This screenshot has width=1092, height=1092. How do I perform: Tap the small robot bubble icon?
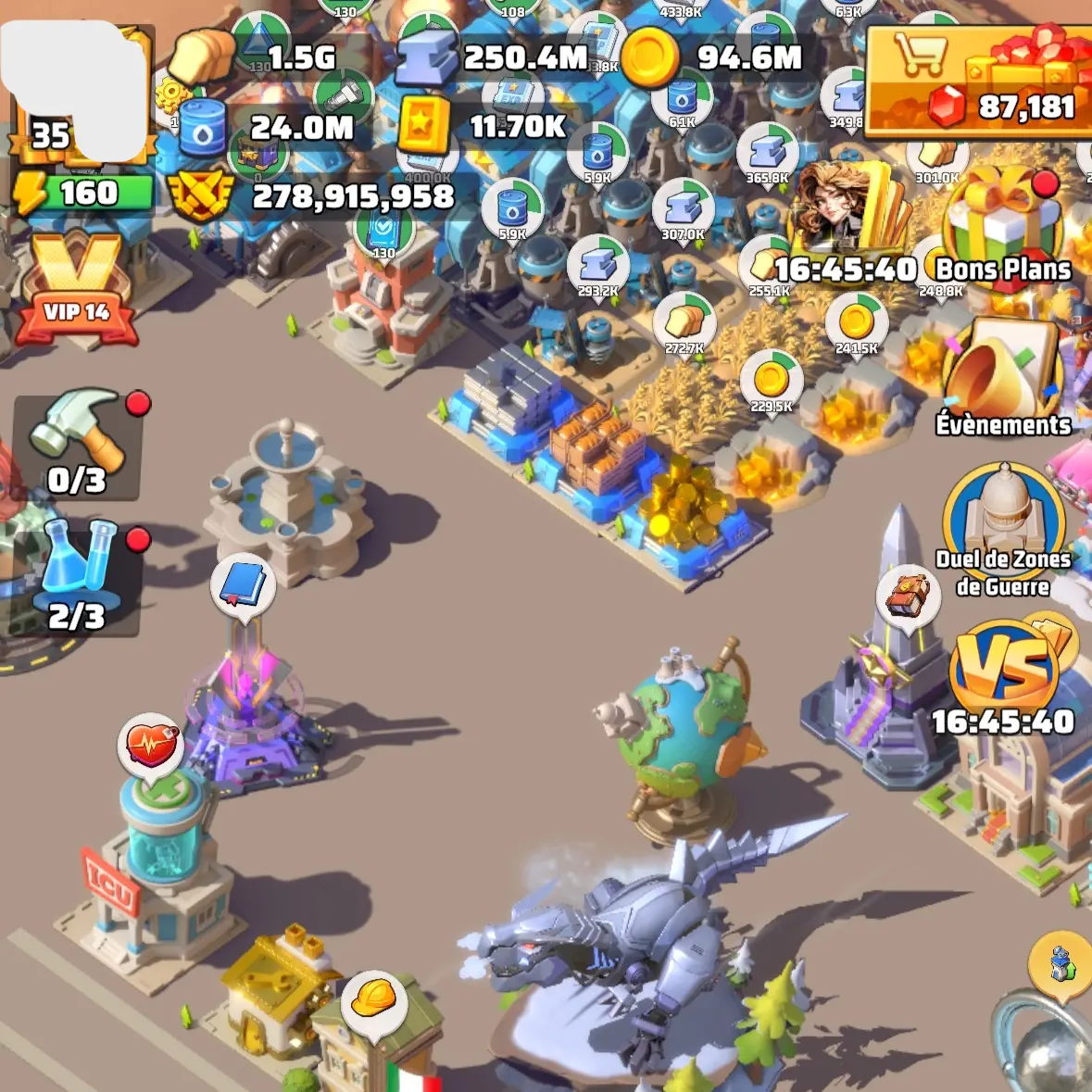[x=1061, y=963]
